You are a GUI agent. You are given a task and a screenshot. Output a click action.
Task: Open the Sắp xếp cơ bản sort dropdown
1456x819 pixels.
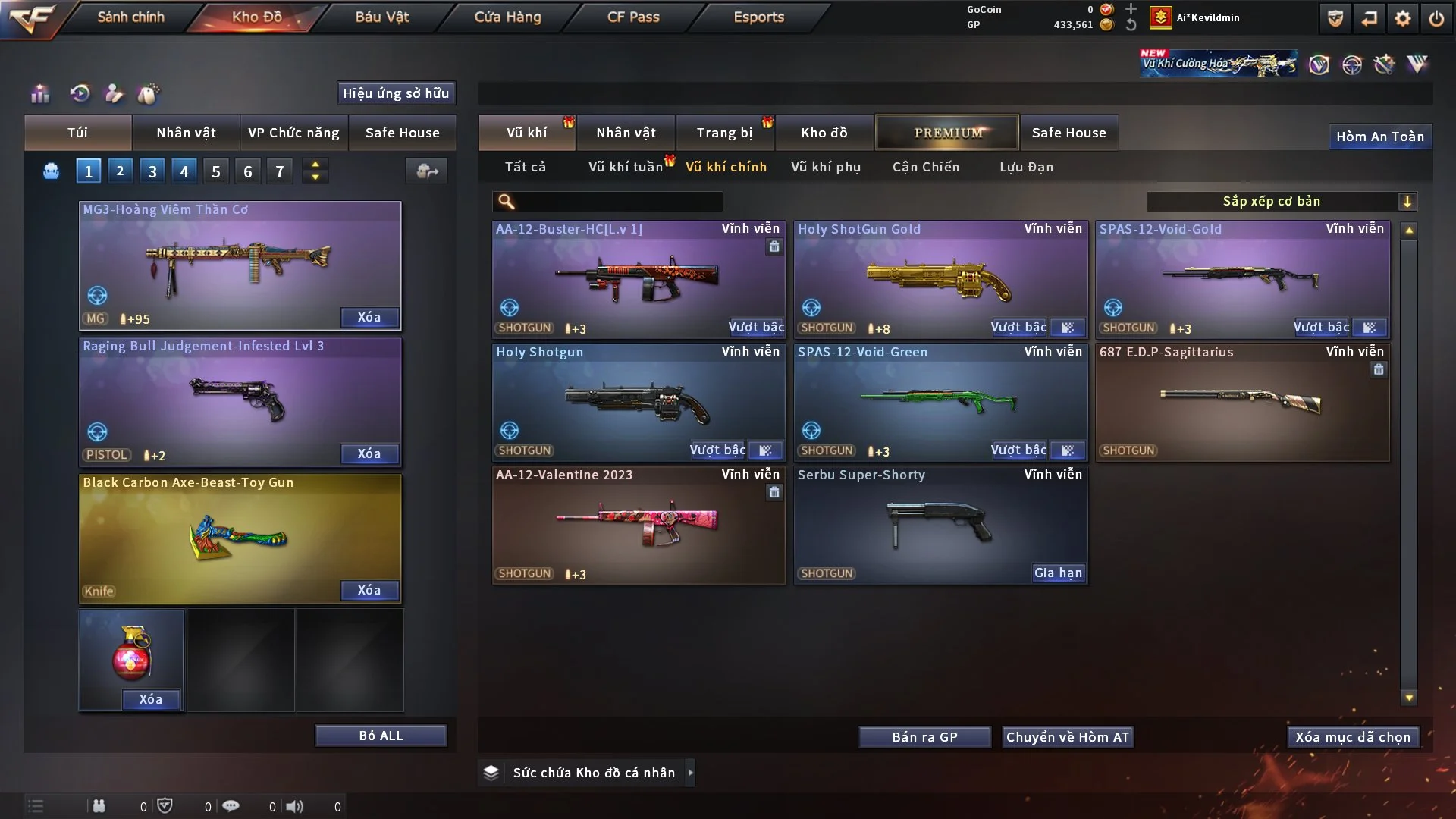click(x=1281, y=202)
